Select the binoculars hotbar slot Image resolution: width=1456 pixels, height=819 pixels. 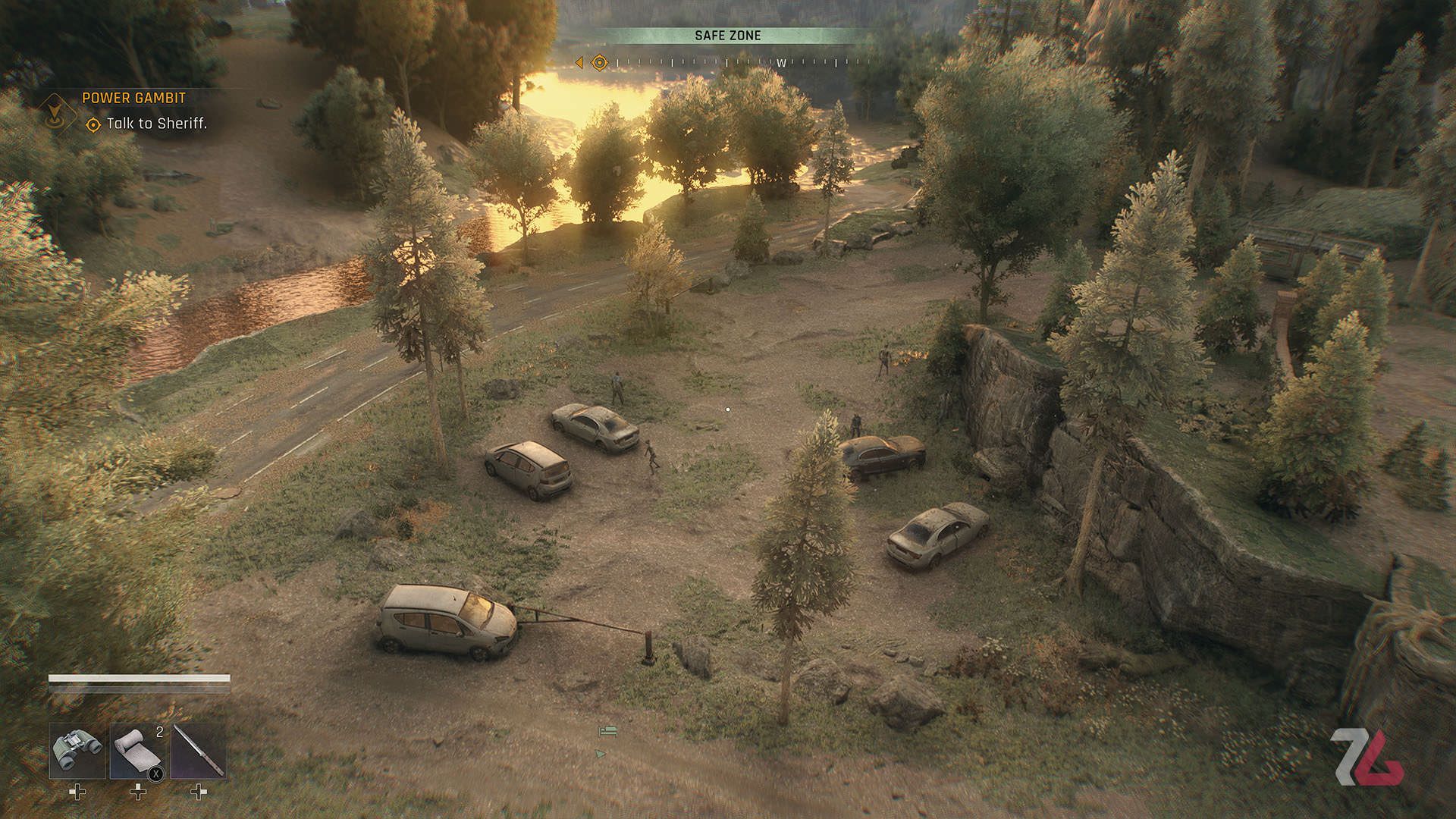[x=77, y=751]
